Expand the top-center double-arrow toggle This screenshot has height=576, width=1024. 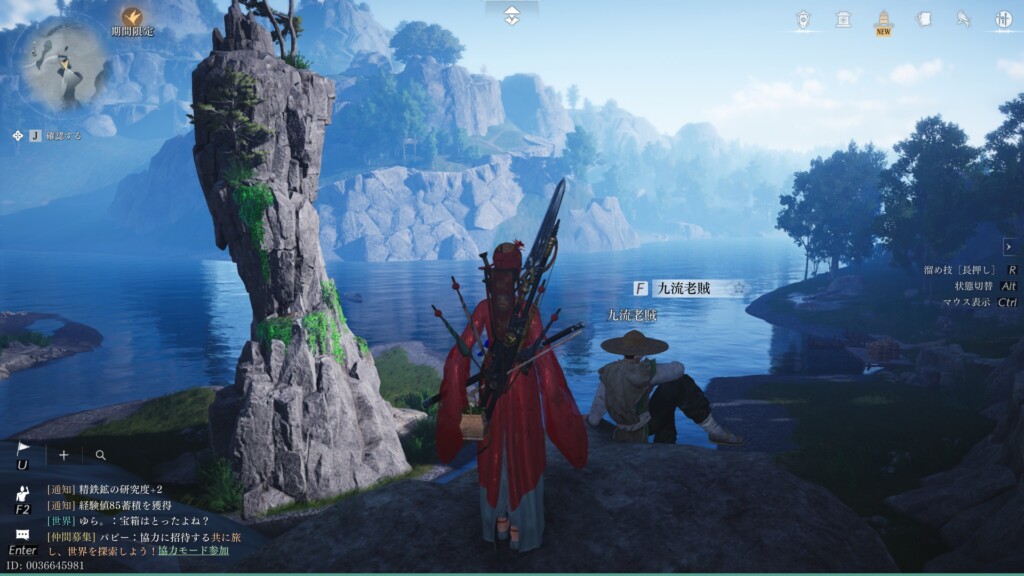click(x=512, y=16)
